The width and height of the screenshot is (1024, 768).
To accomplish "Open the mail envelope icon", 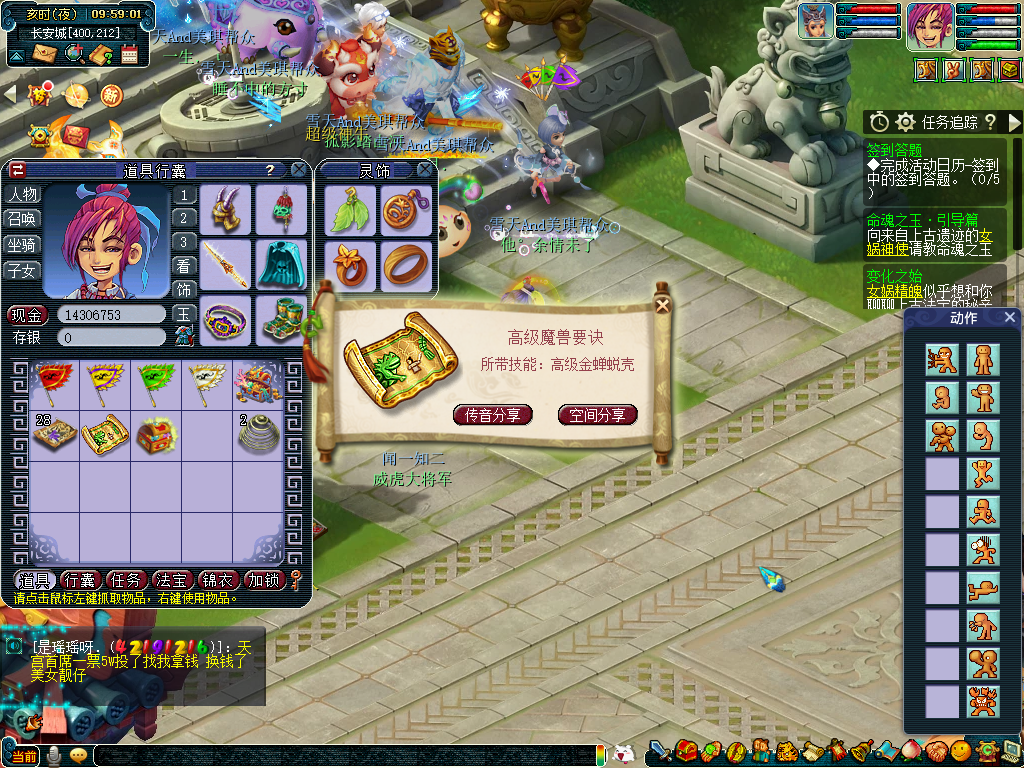I will (45, 54).
